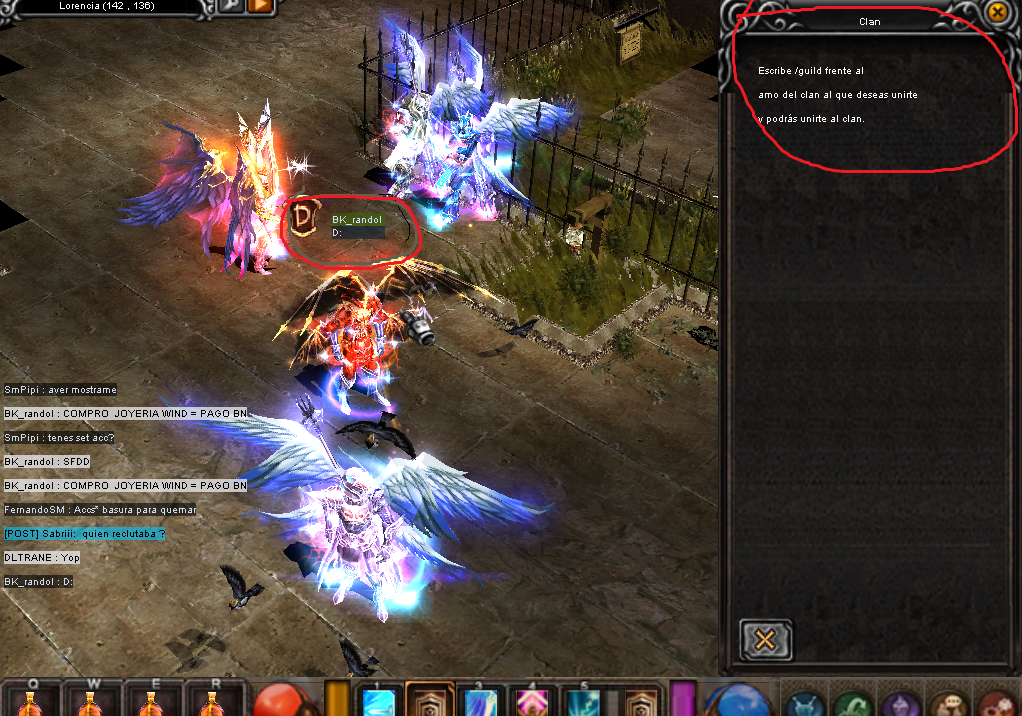This screenshot has width=1022, height=716.
Task: Activate skill slot 5 on the hotbar
Action: 582,701
